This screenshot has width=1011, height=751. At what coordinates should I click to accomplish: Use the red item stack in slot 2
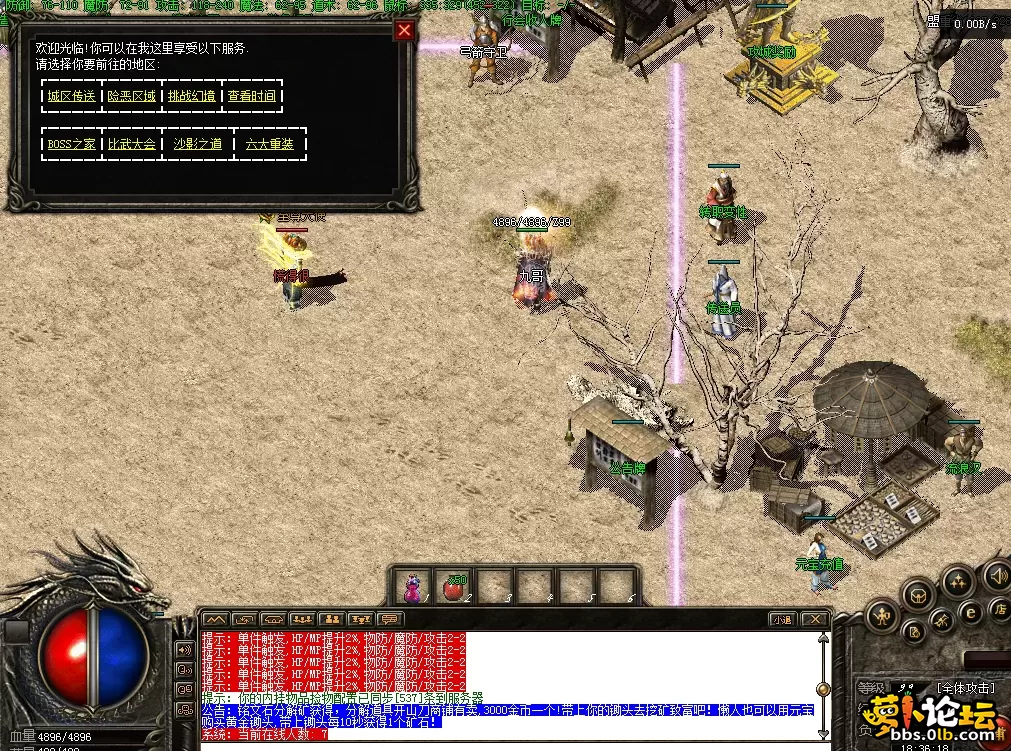[x=453, y=587]
